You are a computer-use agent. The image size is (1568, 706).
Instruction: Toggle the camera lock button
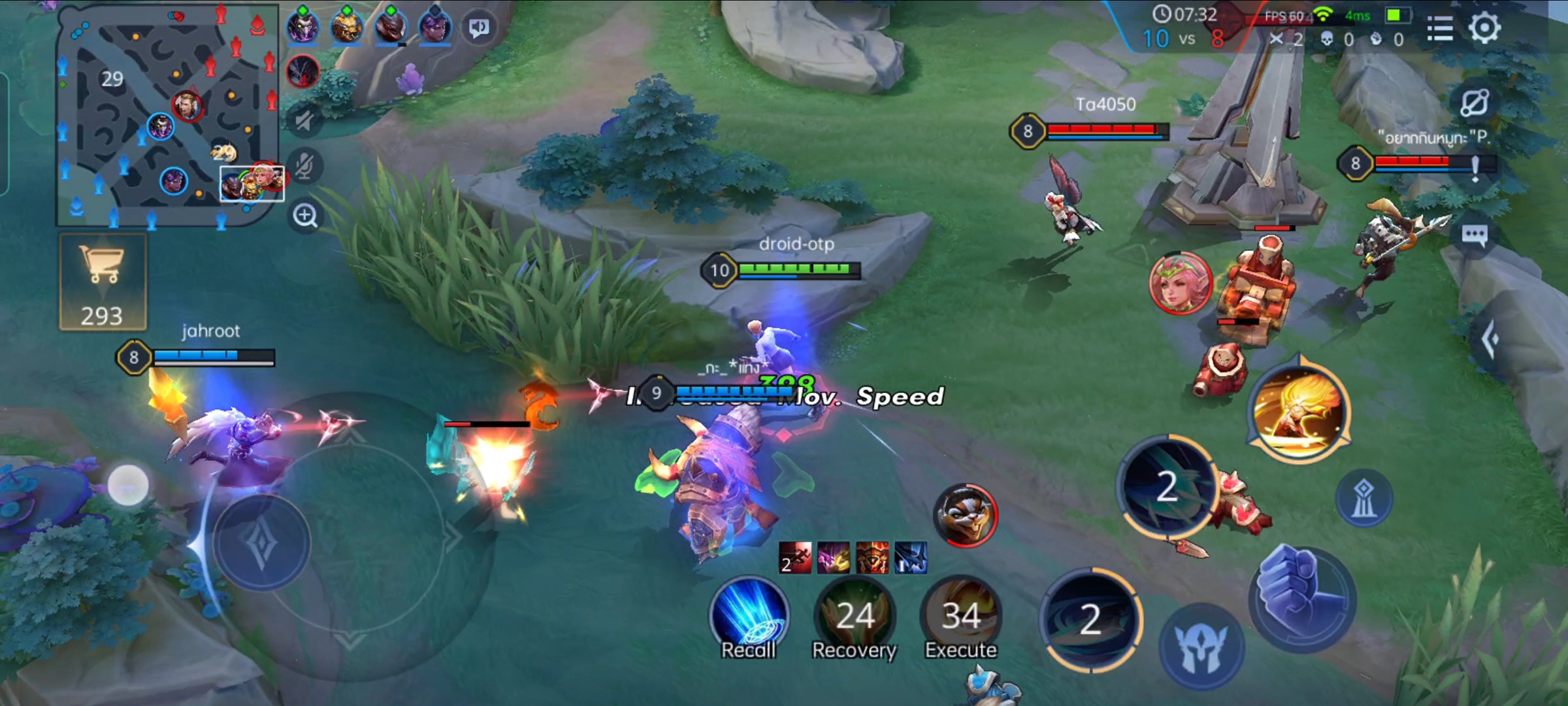1474,103
